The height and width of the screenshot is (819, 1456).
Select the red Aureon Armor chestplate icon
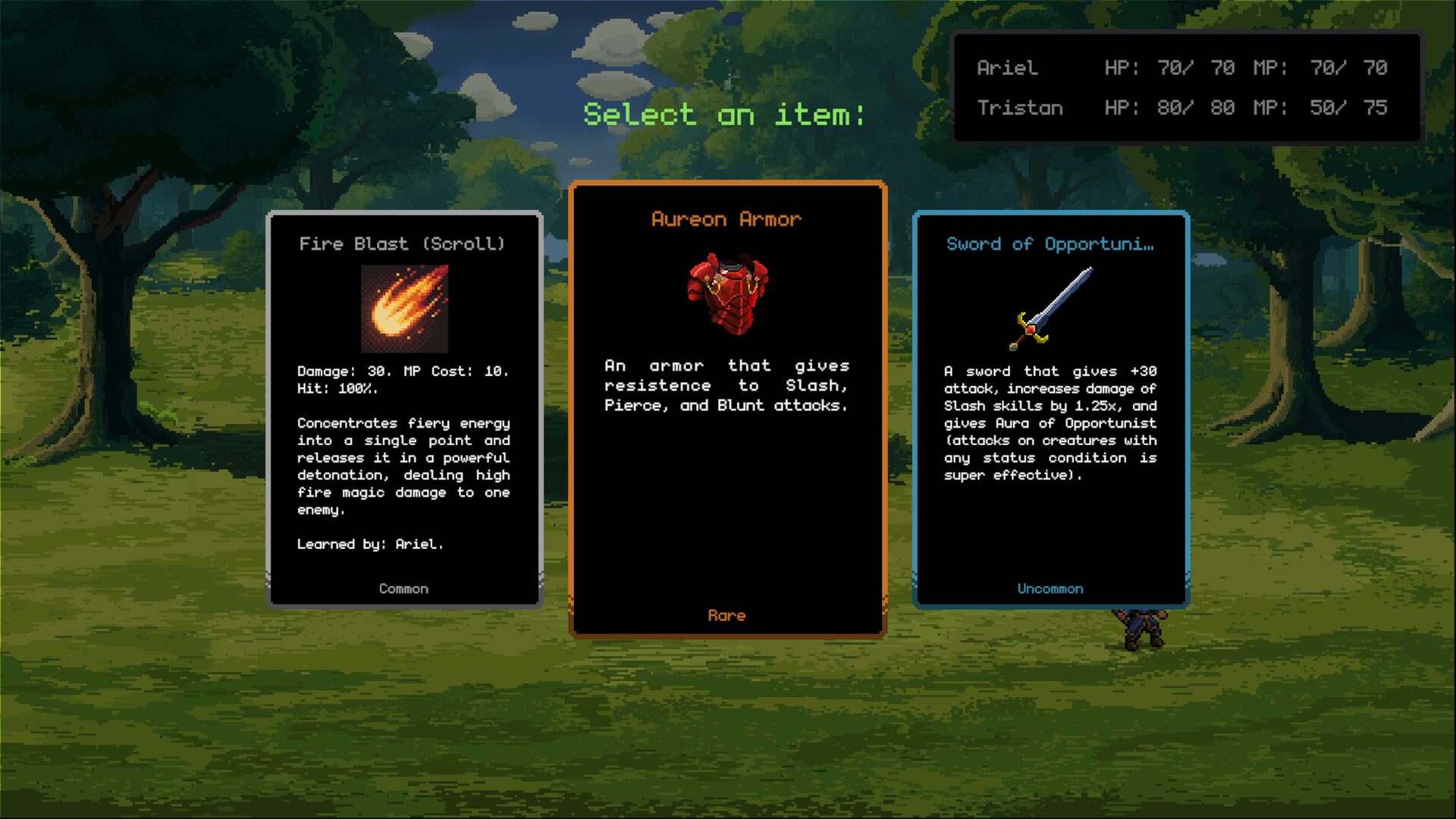(x=726, y=296)
